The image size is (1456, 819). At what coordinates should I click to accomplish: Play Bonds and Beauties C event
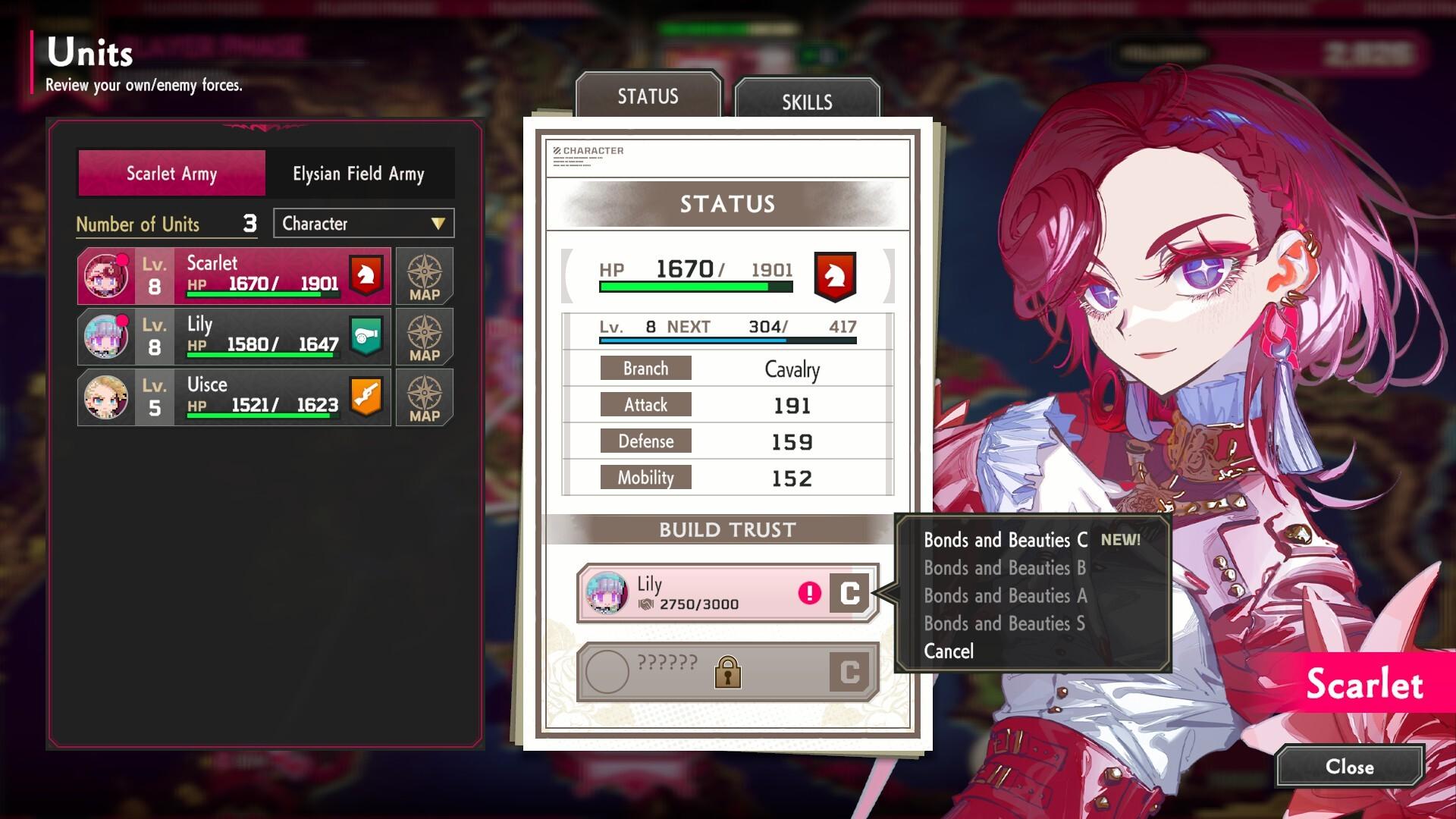[1006, 540]
